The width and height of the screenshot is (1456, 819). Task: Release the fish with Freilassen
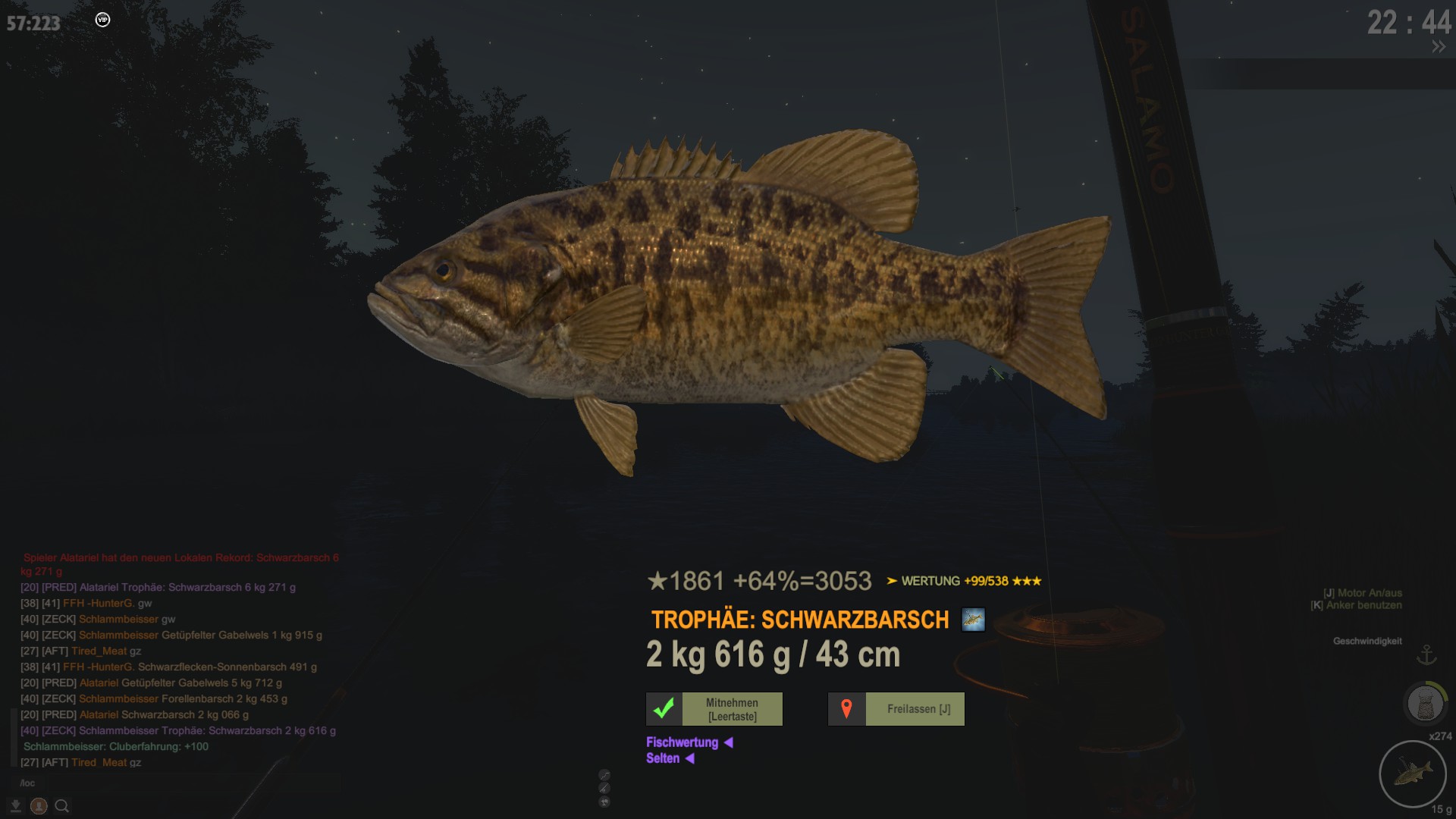coord(896,709)
